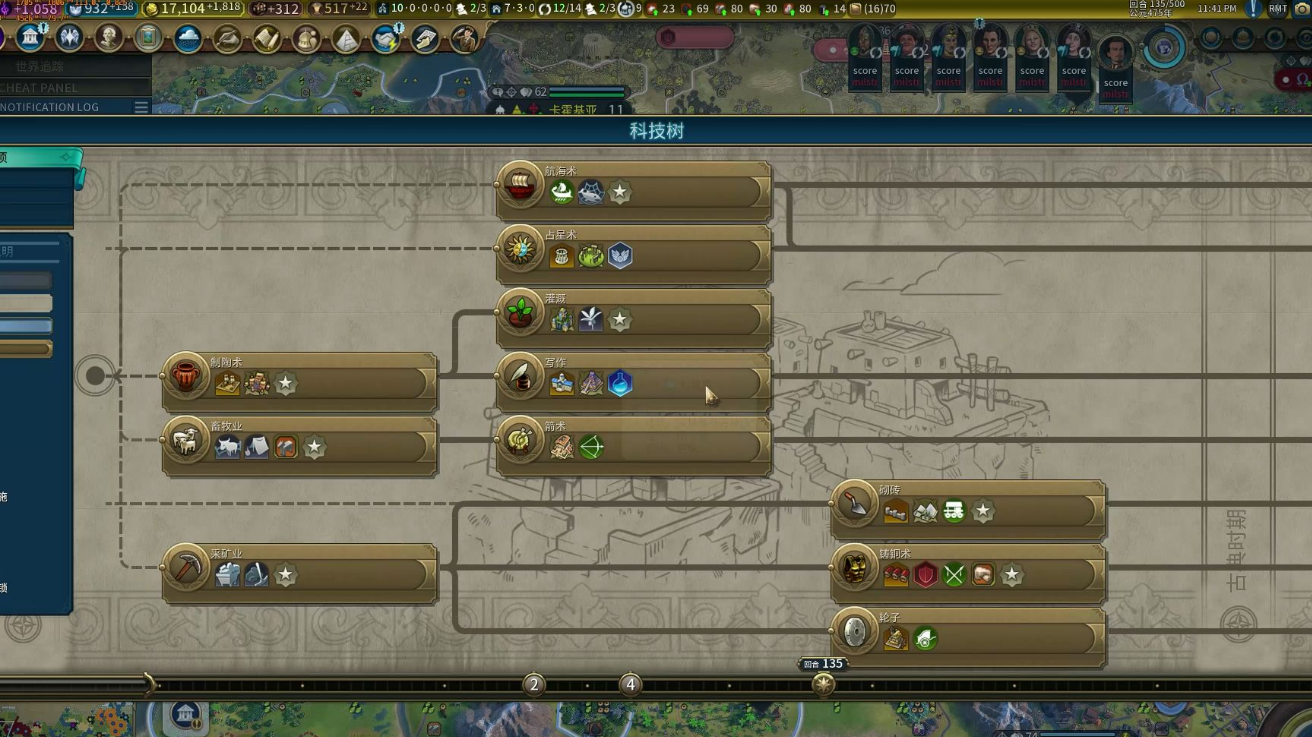Choose the 箭术 (Archery) technology
This screenshot has width=1312, height=737.
(x=634, y=446)
